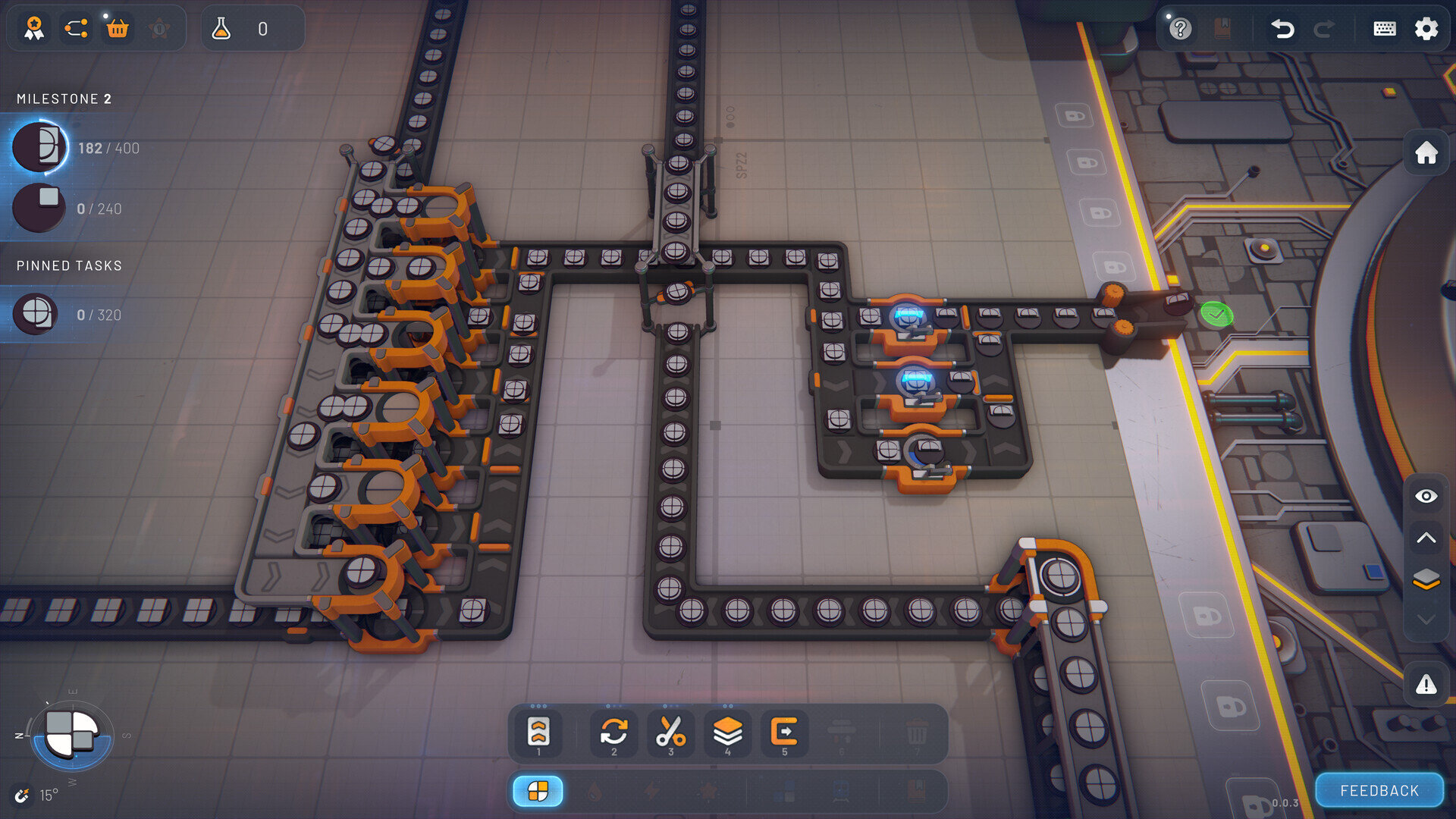Viewport: 1456px width, 819px height.
Task: Open the milestones ribbon icon
Action: 34,29
